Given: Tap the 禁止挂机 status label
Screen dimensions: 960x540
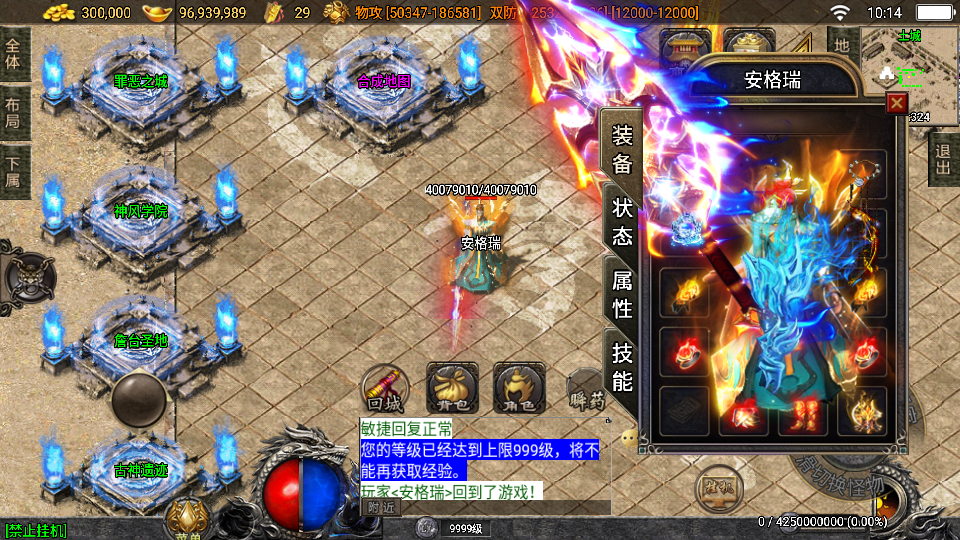Looking at the screenshot, I should [x=36, y=530].
